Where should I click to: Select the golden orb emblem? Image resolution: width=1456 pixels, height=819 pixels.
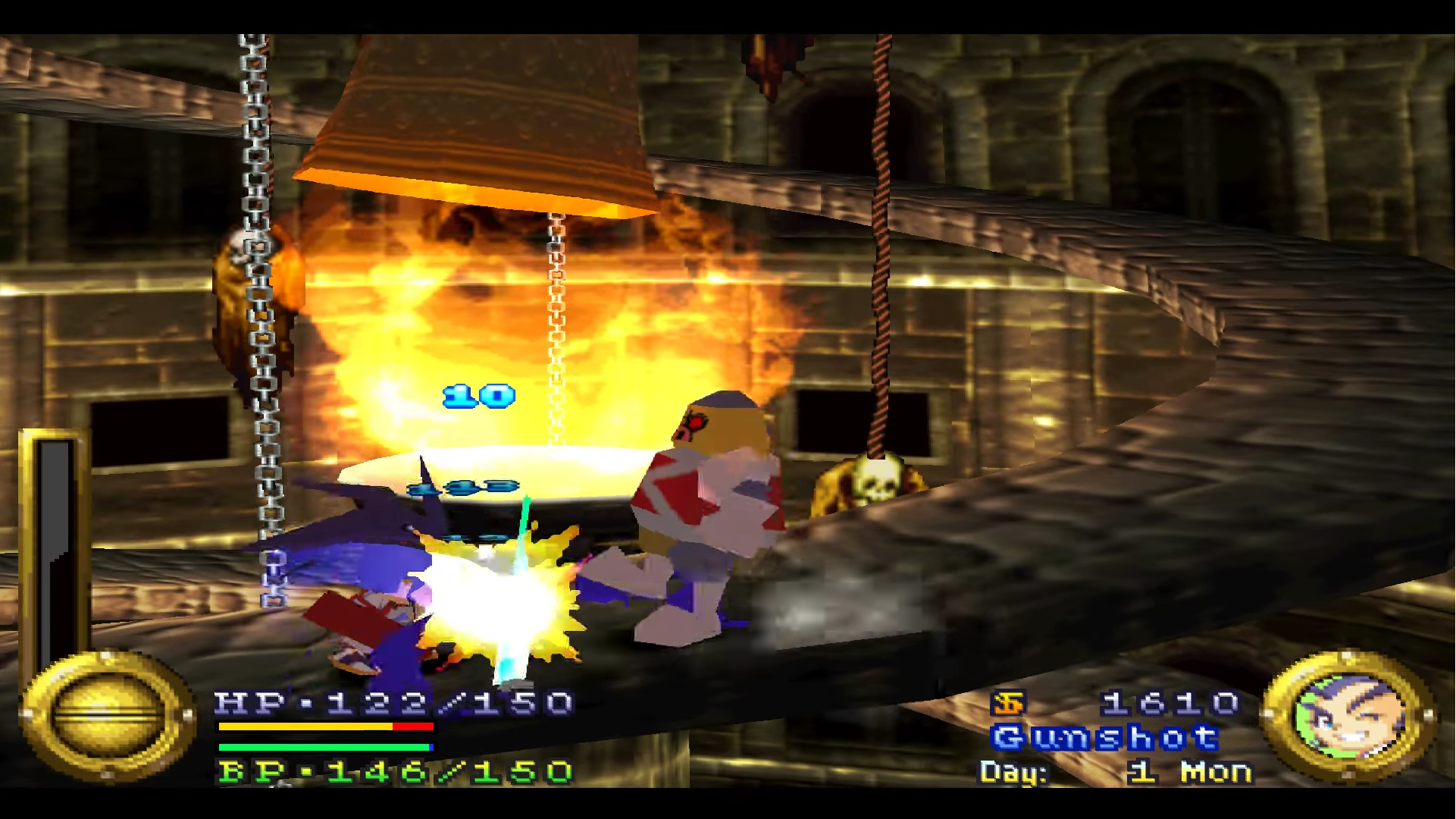tap(107, 715)
